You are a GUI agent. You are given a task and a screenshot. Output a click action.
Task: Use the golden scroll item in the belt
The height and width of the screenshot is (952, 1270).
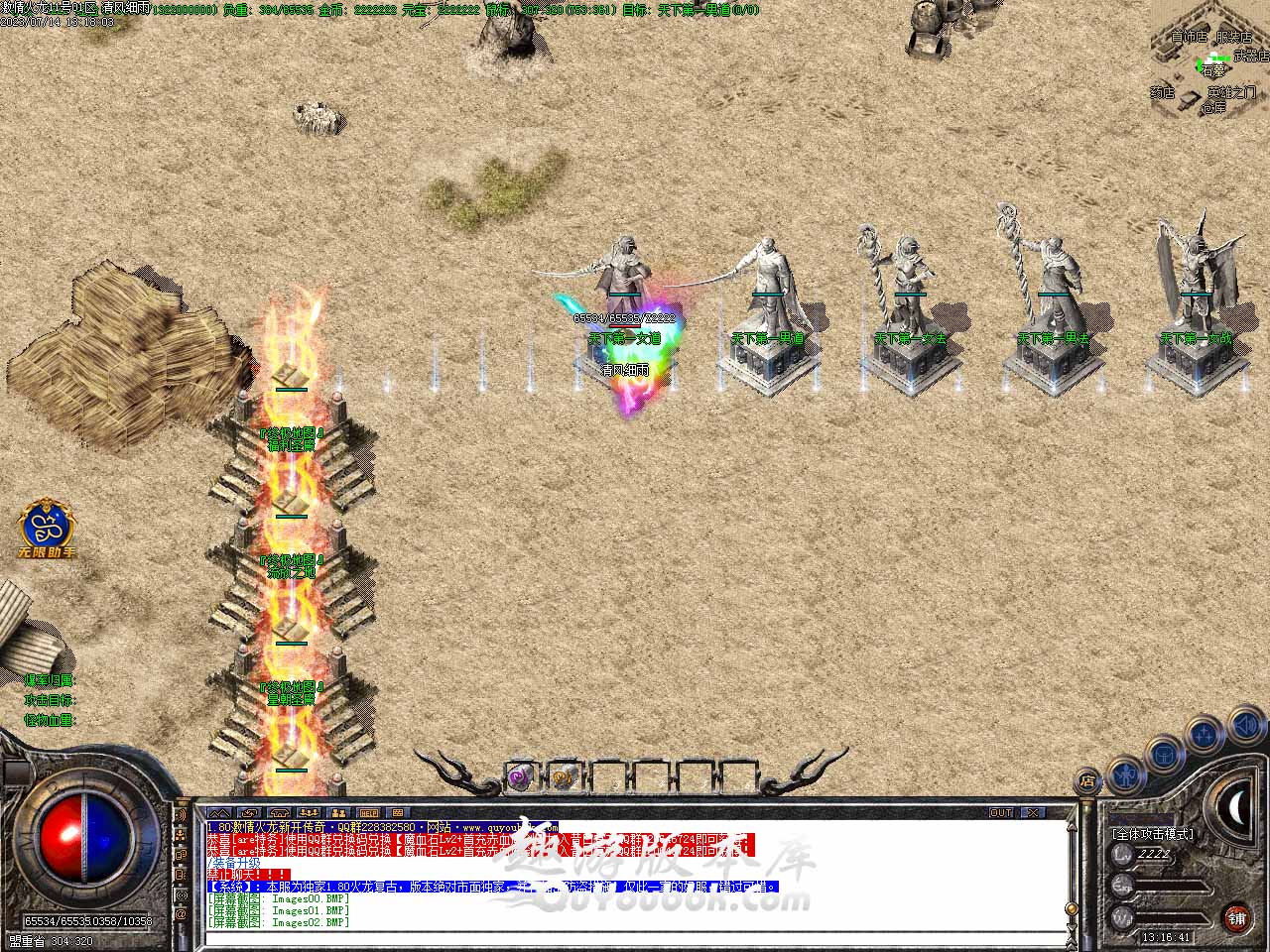(563, 778)
